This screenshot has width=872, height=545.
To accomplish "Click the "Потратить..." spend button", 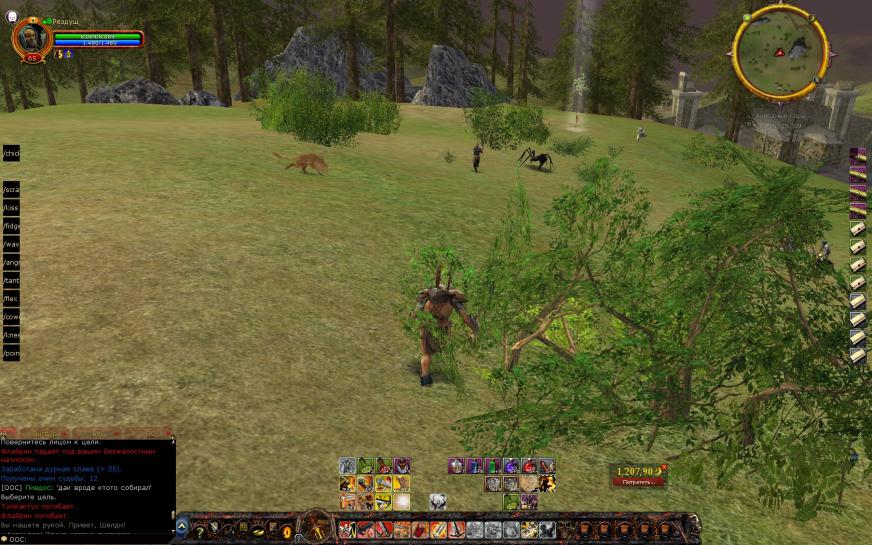I will click(x=637, y=482).
